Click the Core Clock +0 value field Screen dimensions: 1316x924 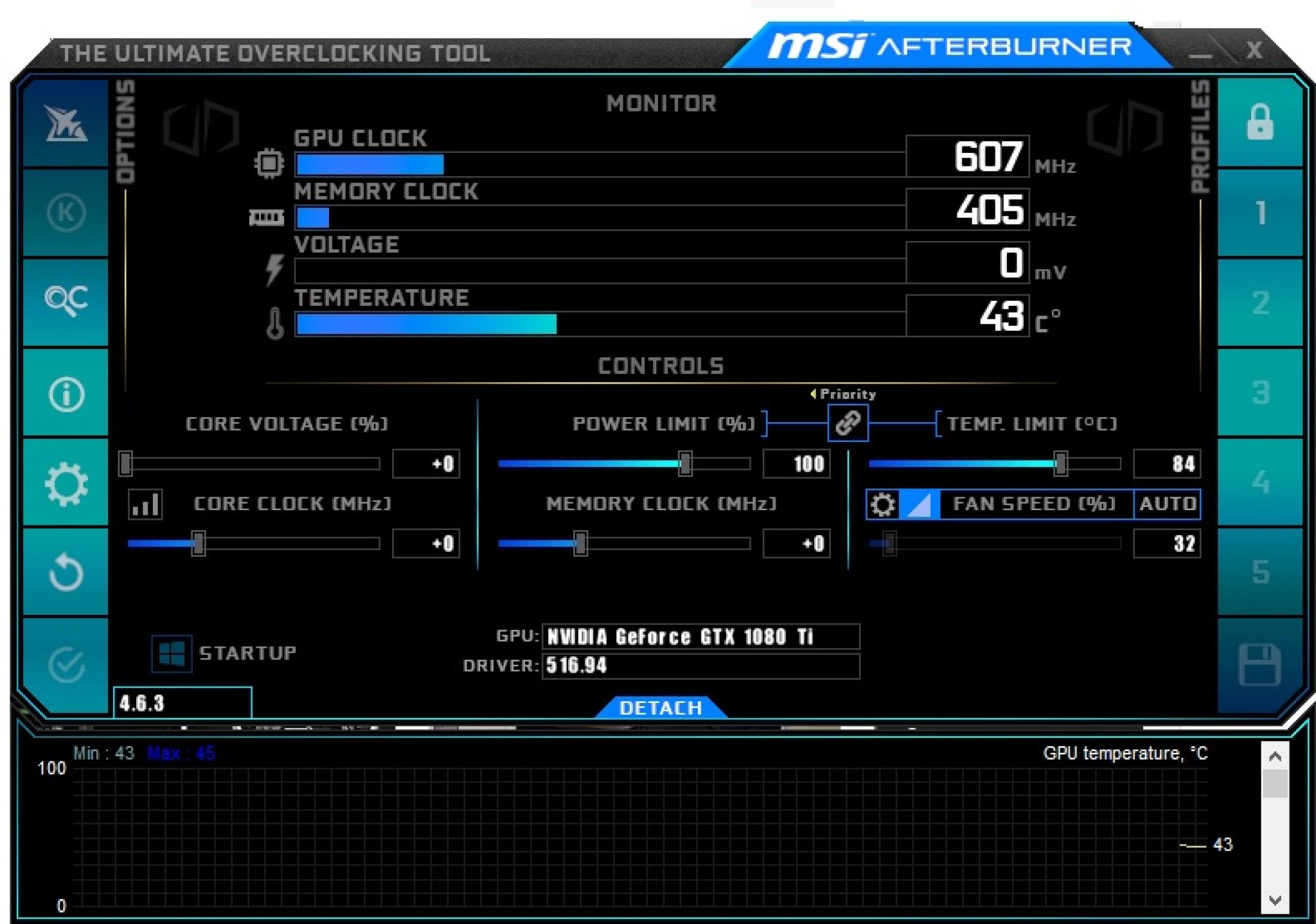pyautogui.click(x=426, y=543)
